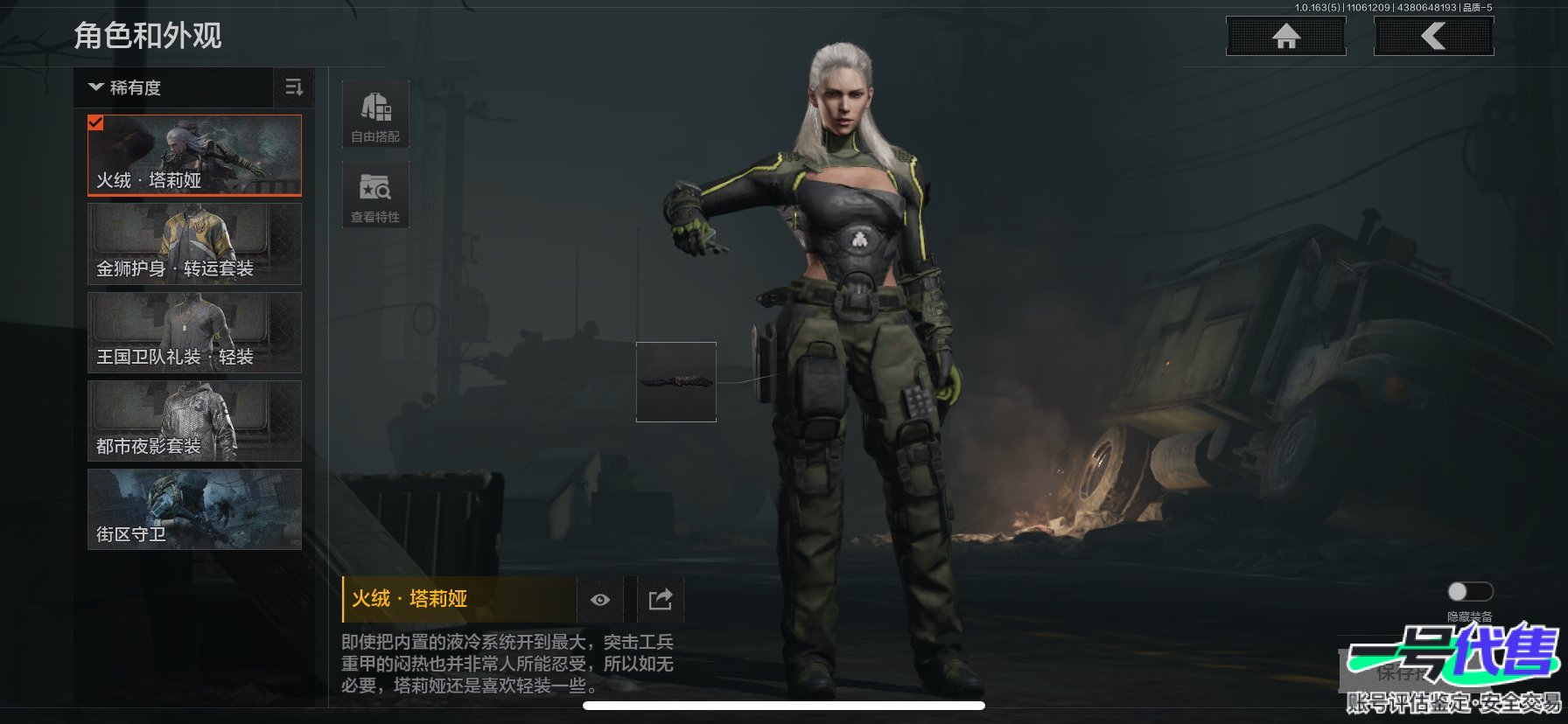Select the 街区守卫 skin
This screenshot has height=724, width=1568.
click(x=194, y=509)
